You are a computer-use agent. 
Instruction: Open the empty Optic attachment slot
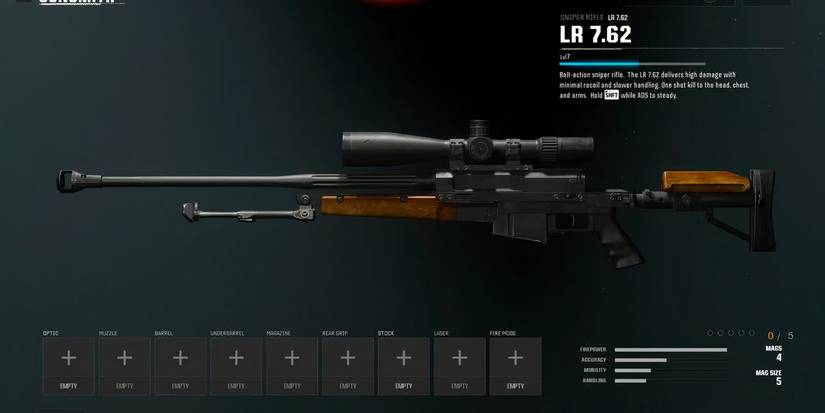click(68, 365)
